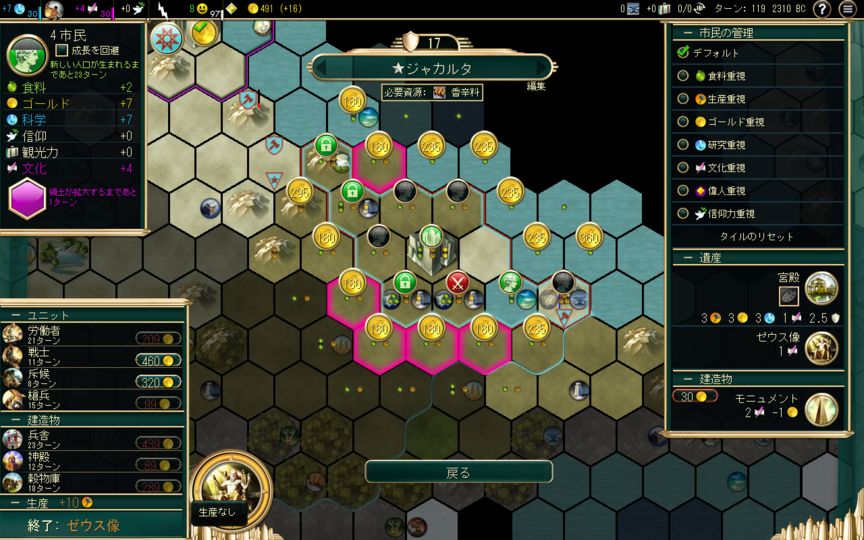
Task: Open the help question mark icon
Action: pos(822,9)
